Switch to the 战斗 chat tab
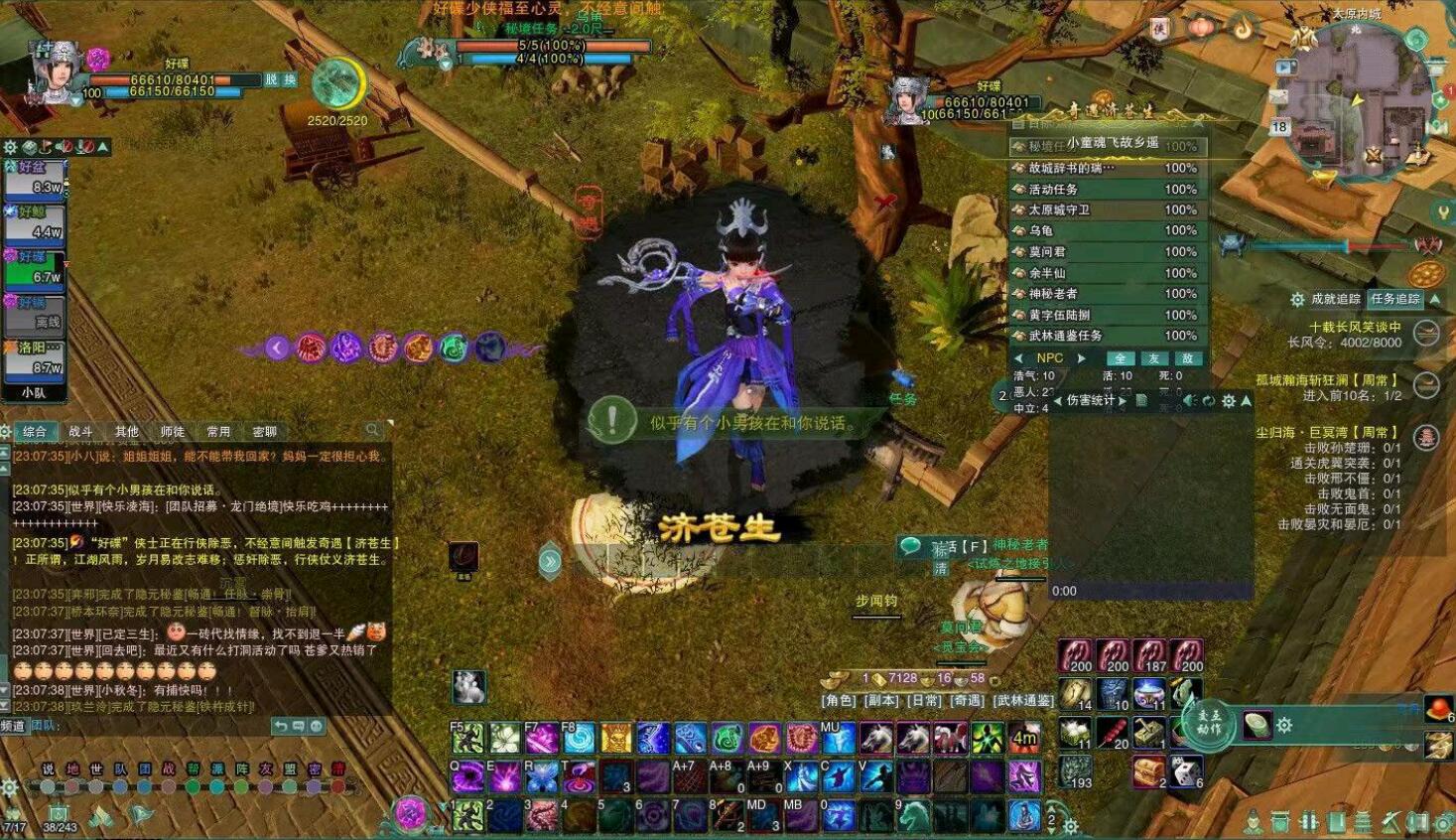This screenshot has height=840, width=1456. coord(79,429)
